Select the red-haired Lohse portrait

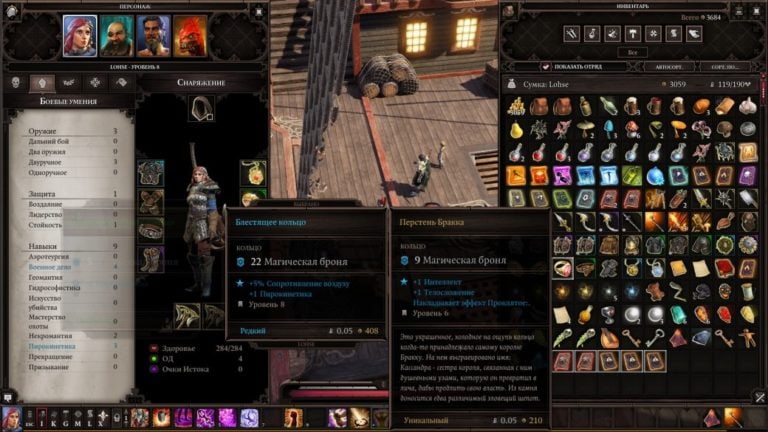(x=80, y=35)
